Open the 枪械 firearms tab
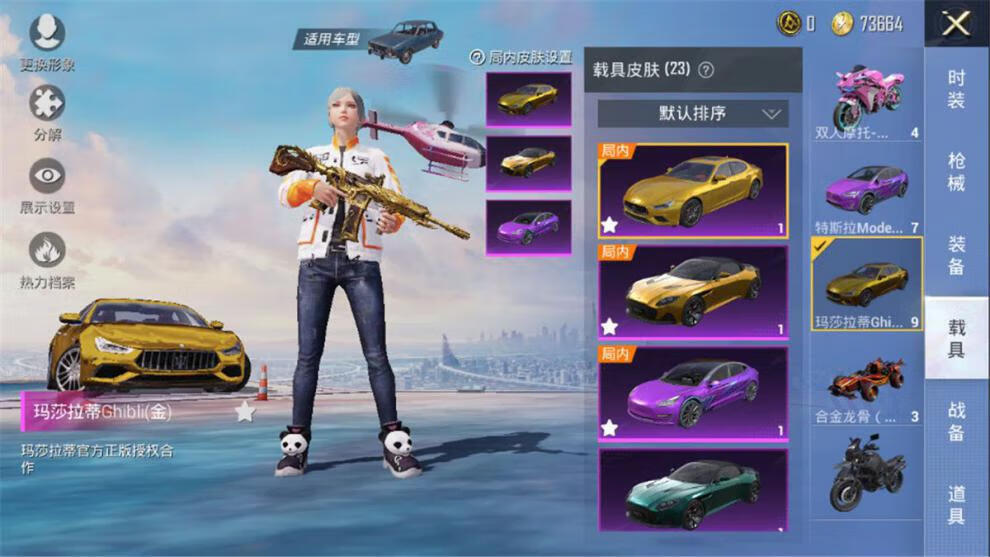The width and height of the screenshot is (990, 557). tap(956, 172)
